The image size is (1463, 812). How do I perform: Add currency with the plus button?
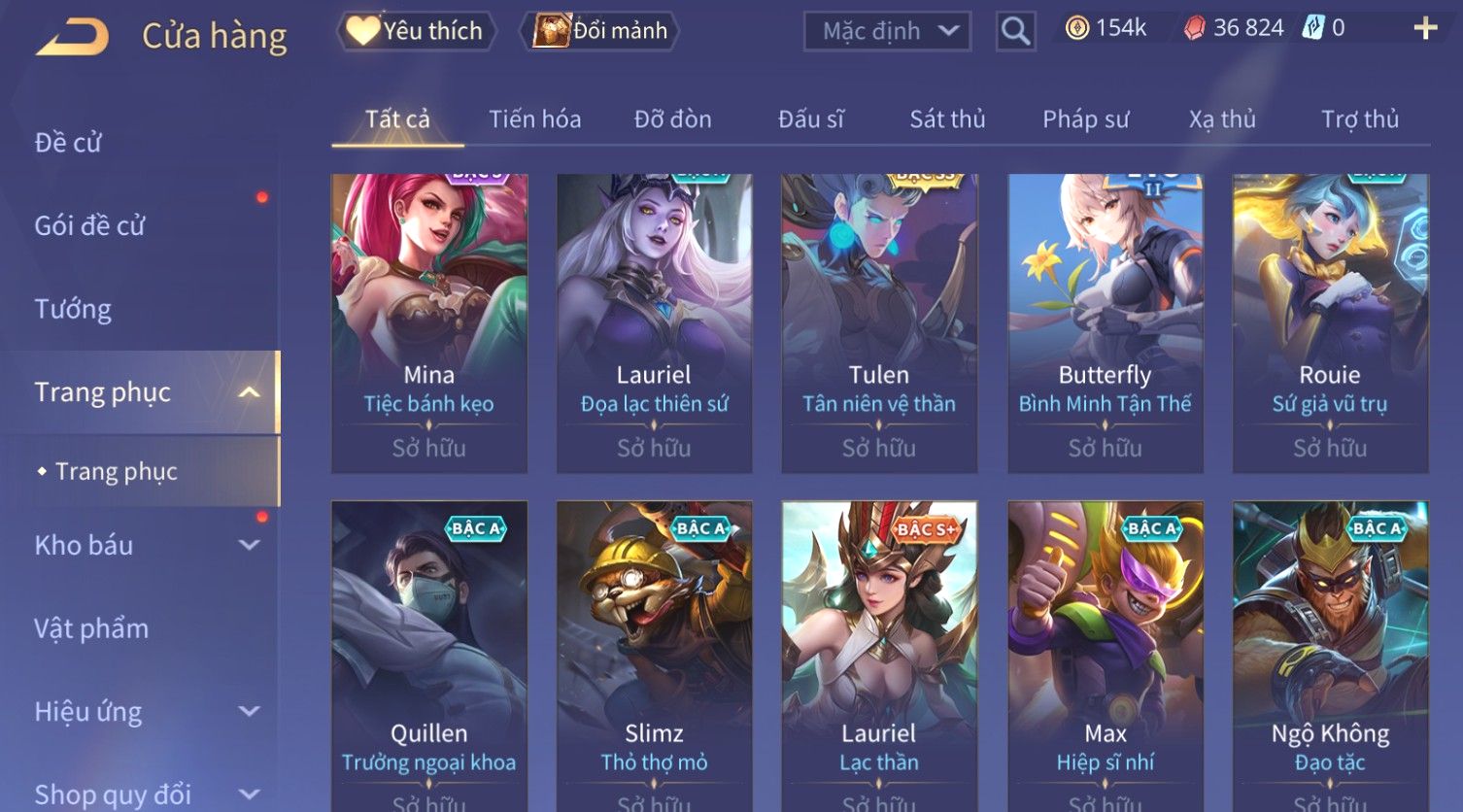[1425, 28]
